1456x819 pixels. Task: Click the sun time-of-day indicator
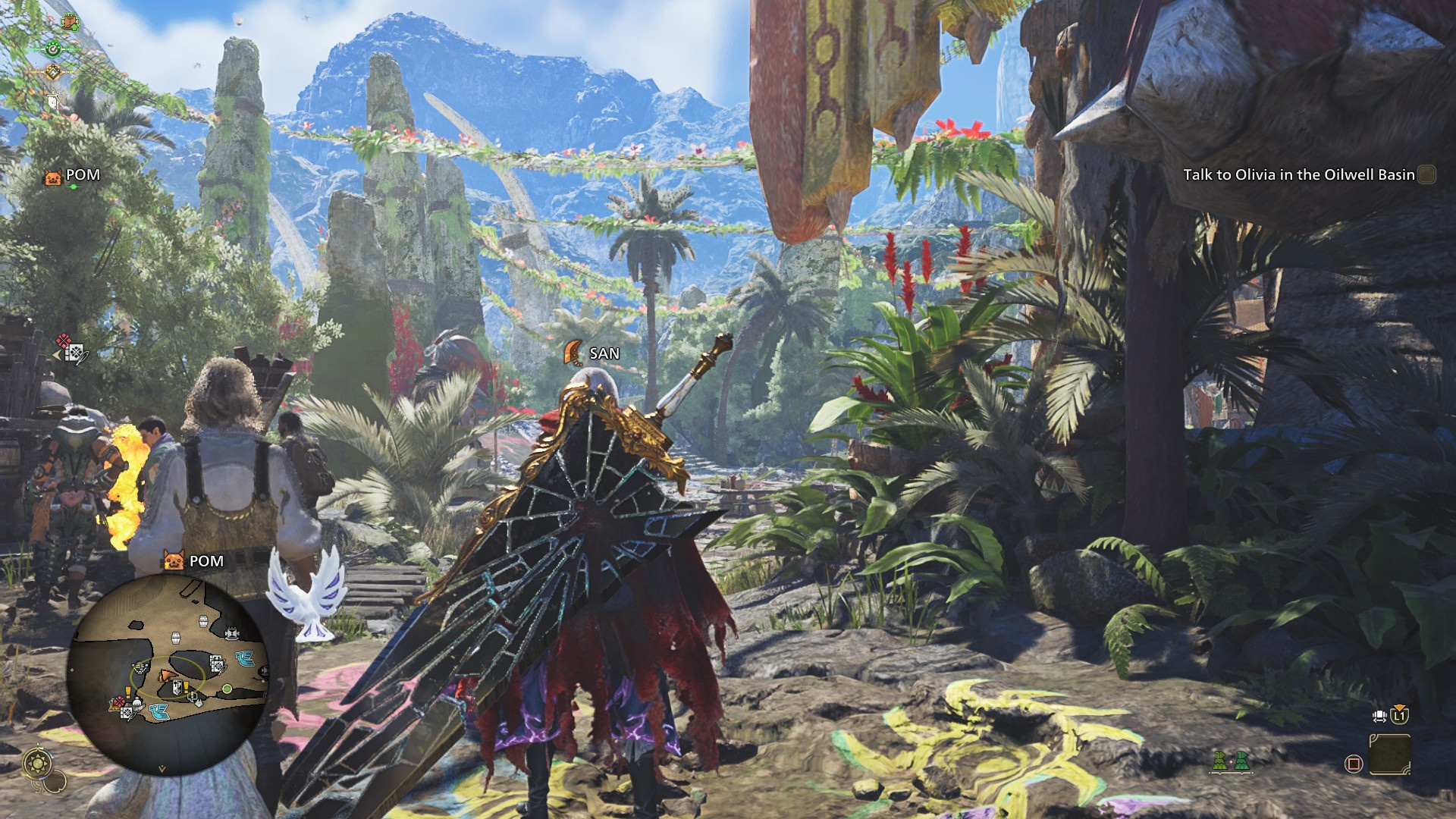tap(36, 762)
